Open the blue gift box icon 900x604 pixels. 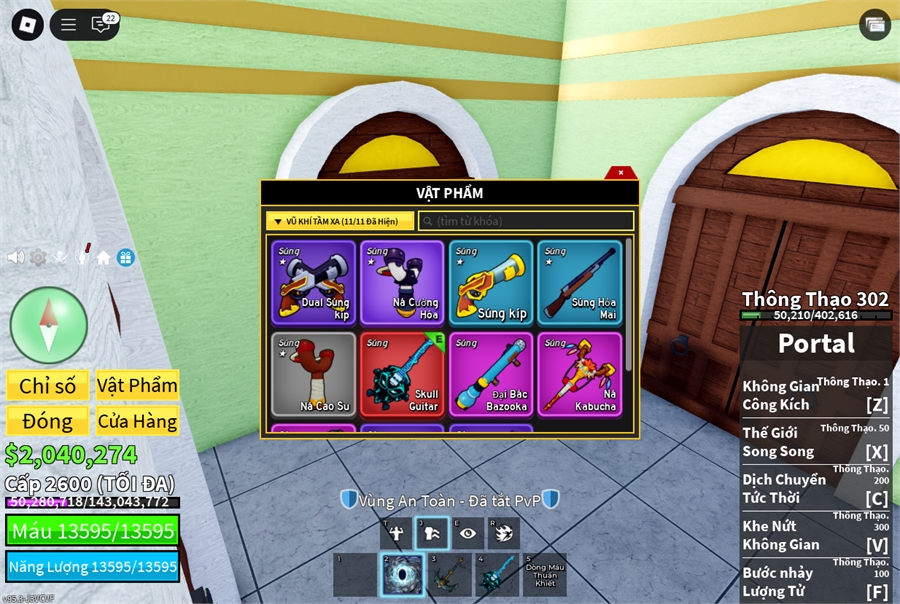[x=125, y=257]
